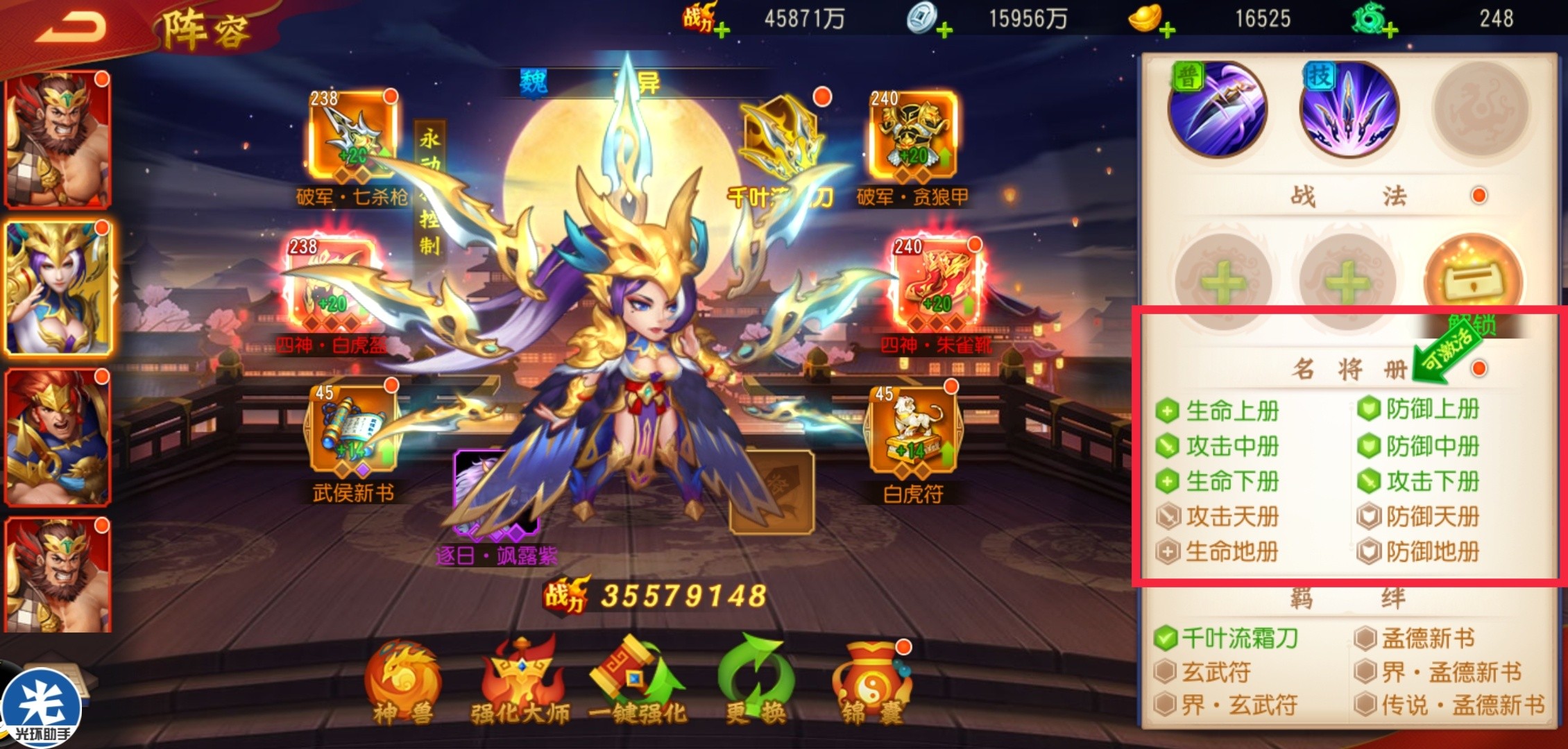Unlock the treasure chest 解锁 tactic slot
The height and width of the screenshot is (749, 1568).
click(1473, 281)
